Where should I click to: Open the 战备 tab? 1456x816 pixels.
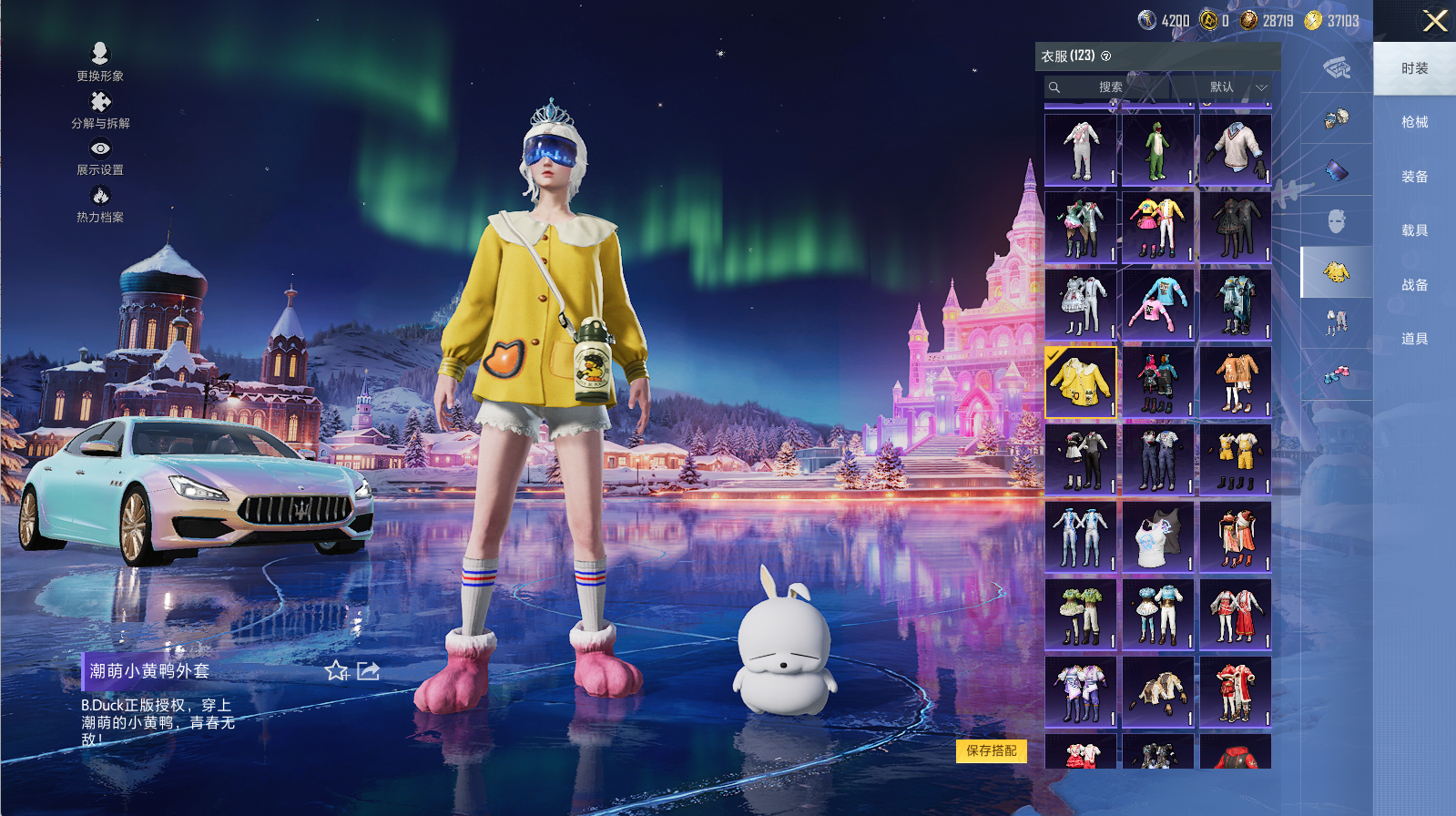[1414, 285]
